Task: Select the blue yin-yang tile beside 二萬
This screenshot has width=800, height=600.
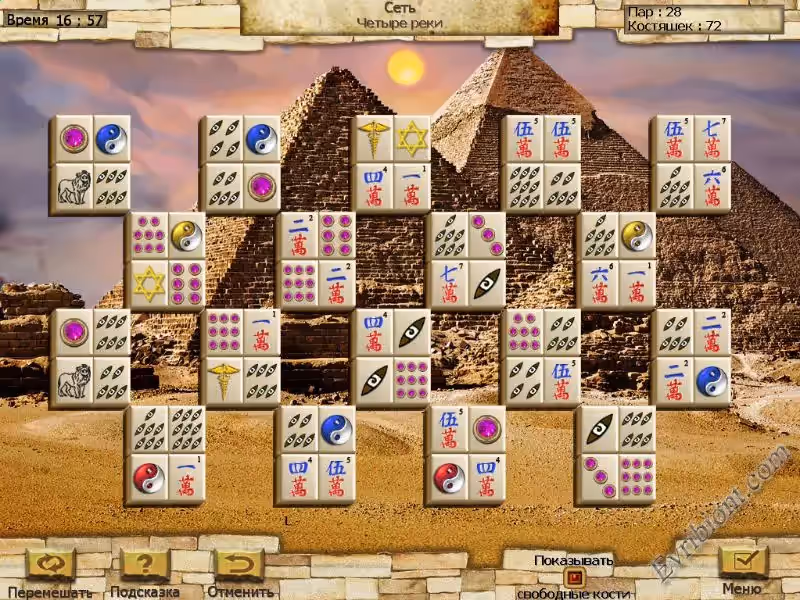Action: pyautogui.click(x=711, y=381)
